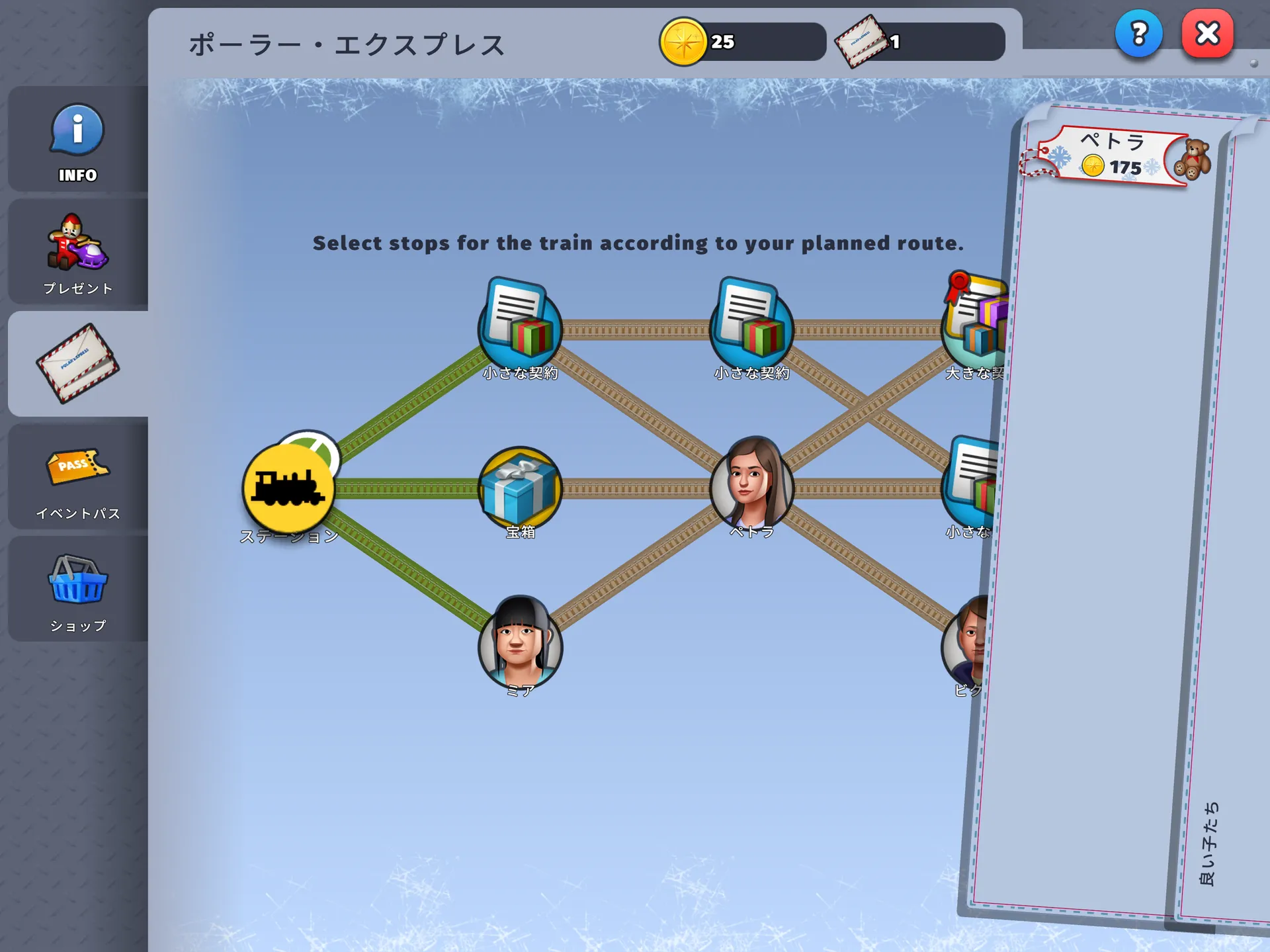
Task: Select the envelope ticket tab
Action: click(x=77, y=364)
